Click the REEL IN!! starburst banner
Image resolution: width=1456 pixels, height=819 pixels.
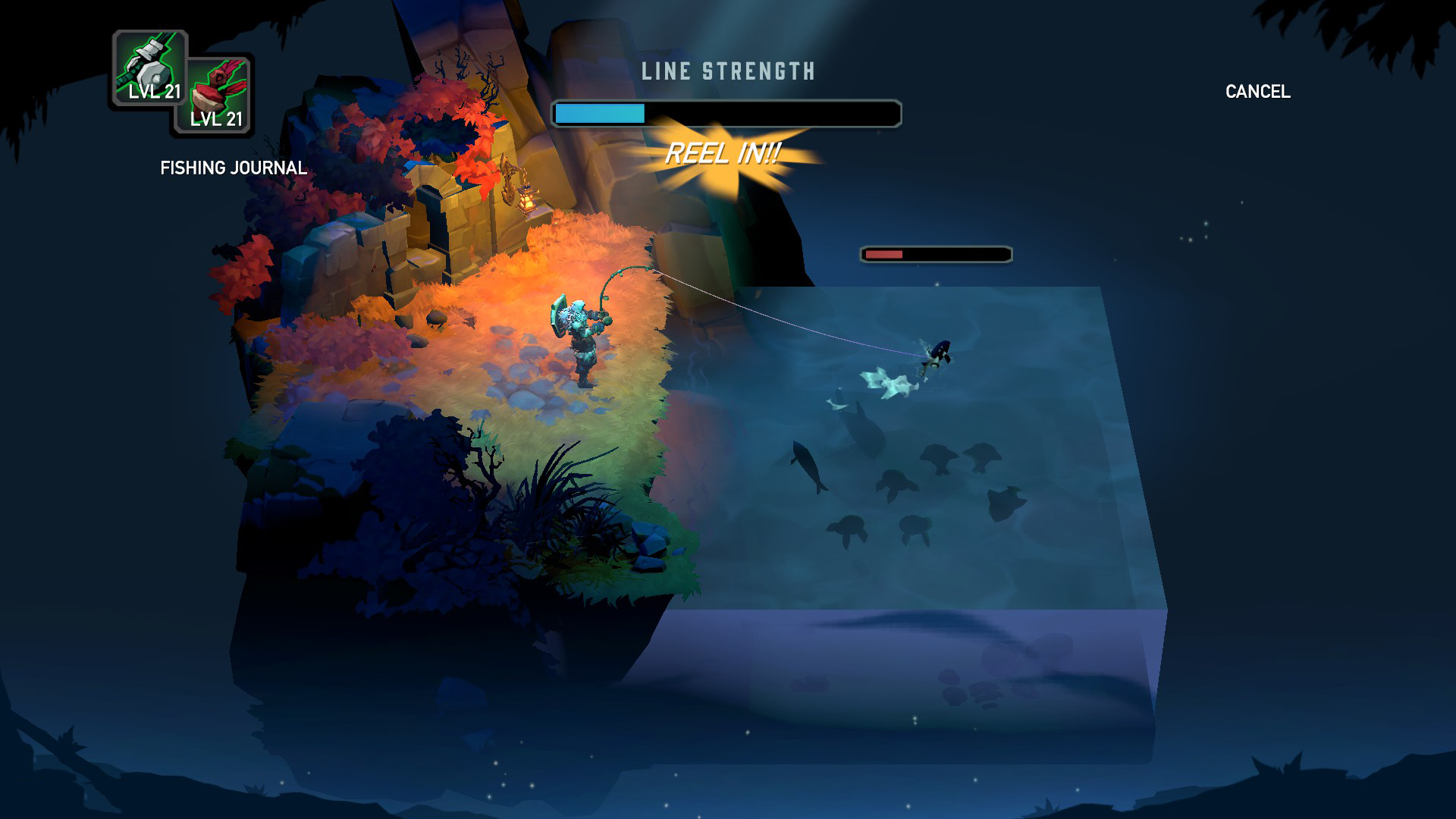(x=724, y=155)
